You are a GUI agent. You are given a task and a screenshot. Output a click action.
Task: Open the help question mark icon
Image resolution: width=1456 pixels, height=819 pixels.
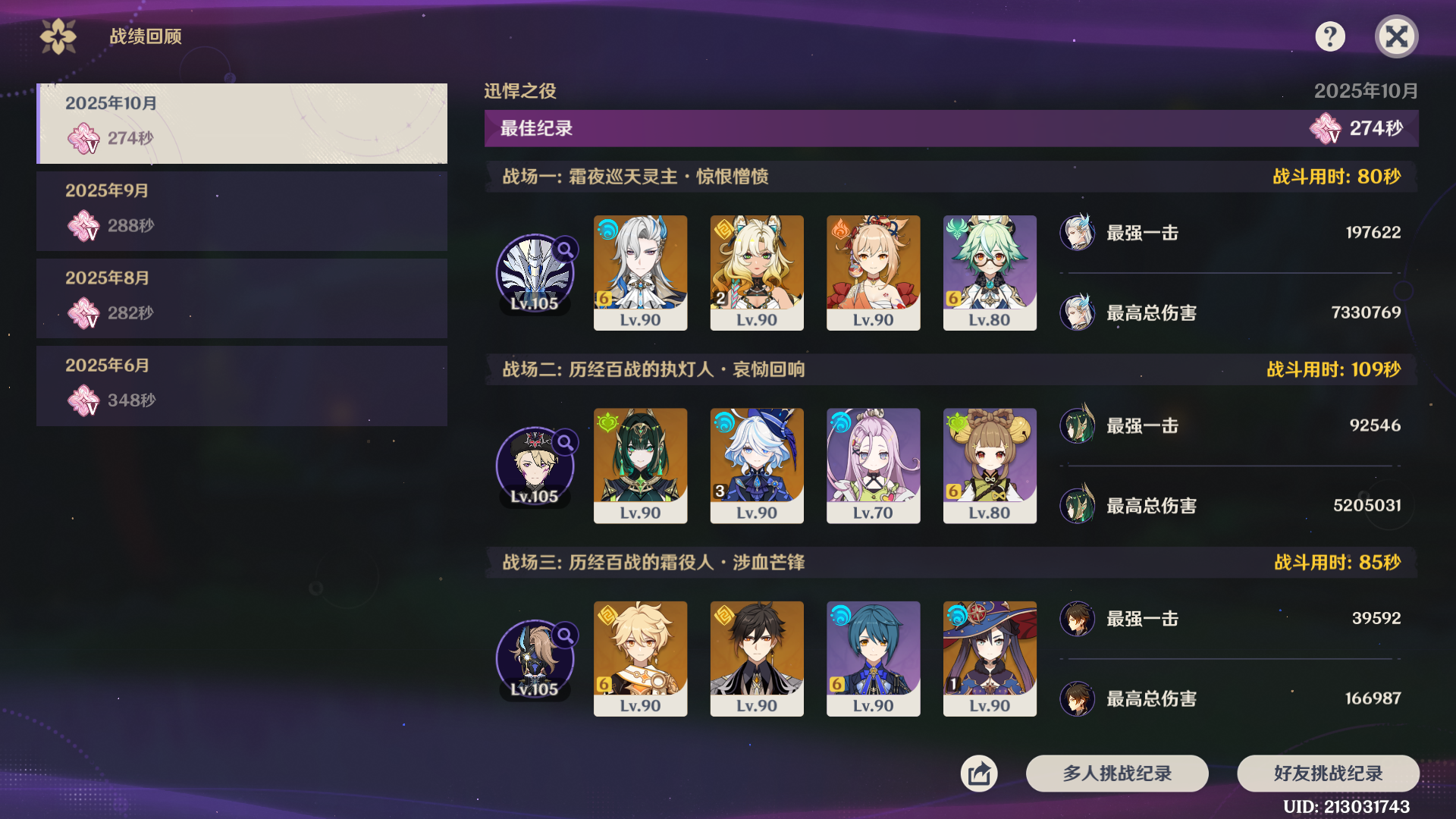(1331, 36)
